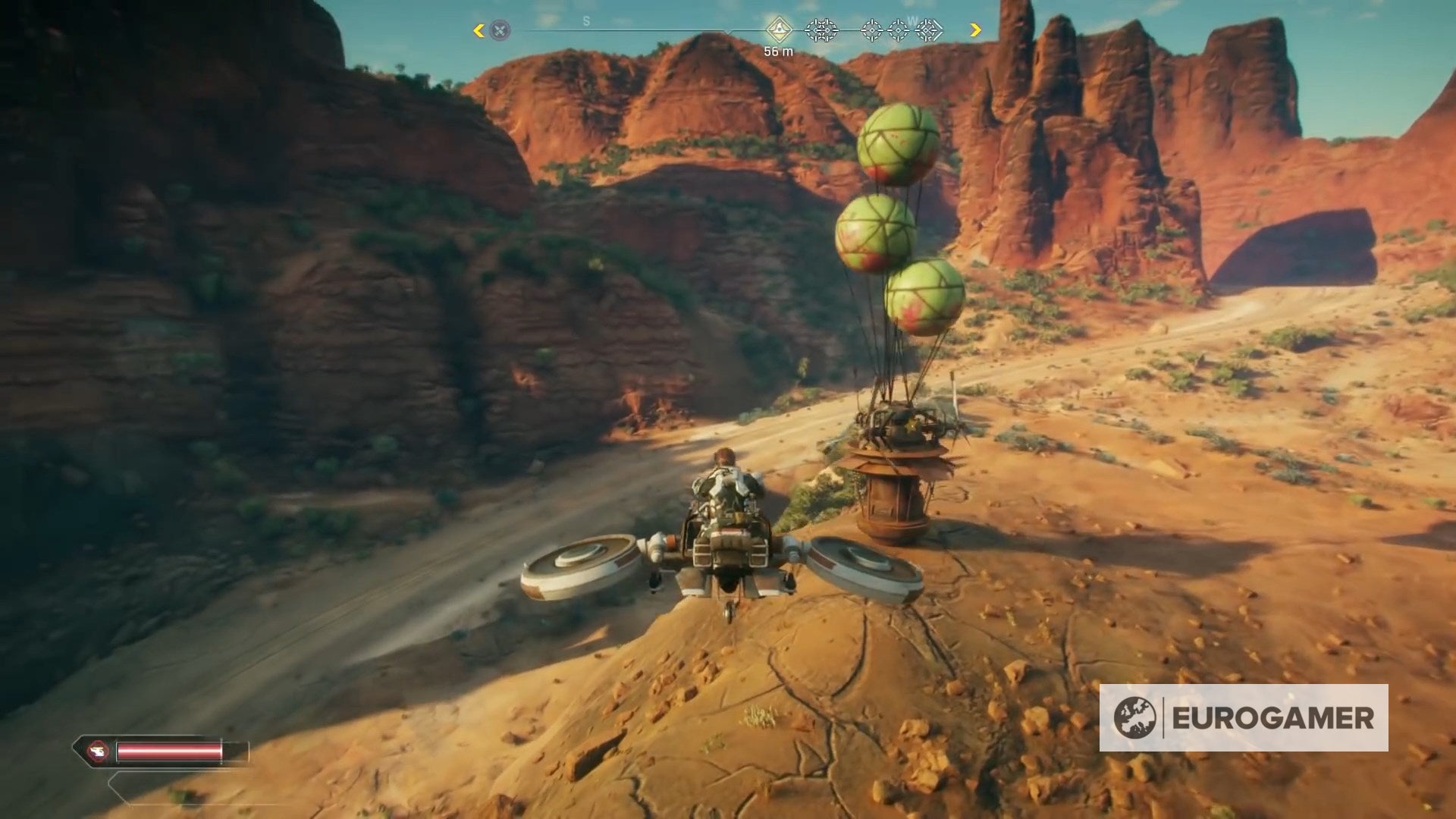
Task: Click the yellow waypoint diamond on the compass
Action: point(779,29)
